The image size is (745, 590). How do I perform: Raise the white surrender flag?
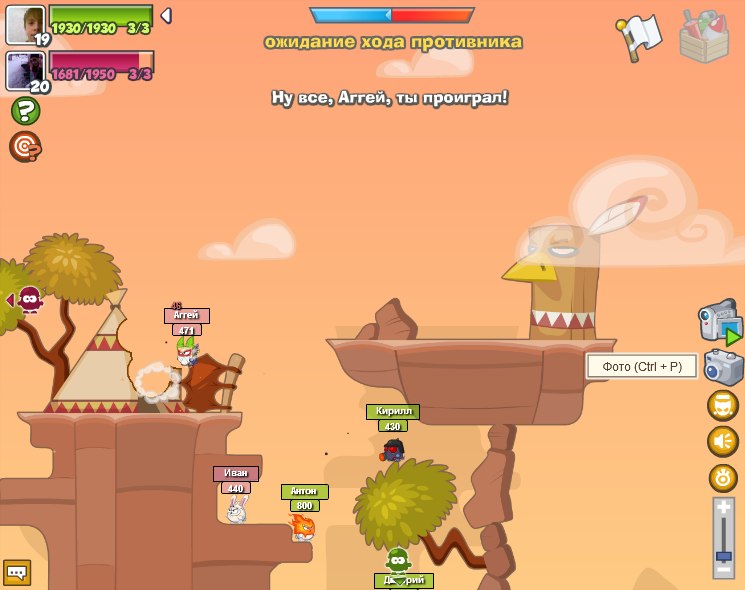click(x=639, y=36)
